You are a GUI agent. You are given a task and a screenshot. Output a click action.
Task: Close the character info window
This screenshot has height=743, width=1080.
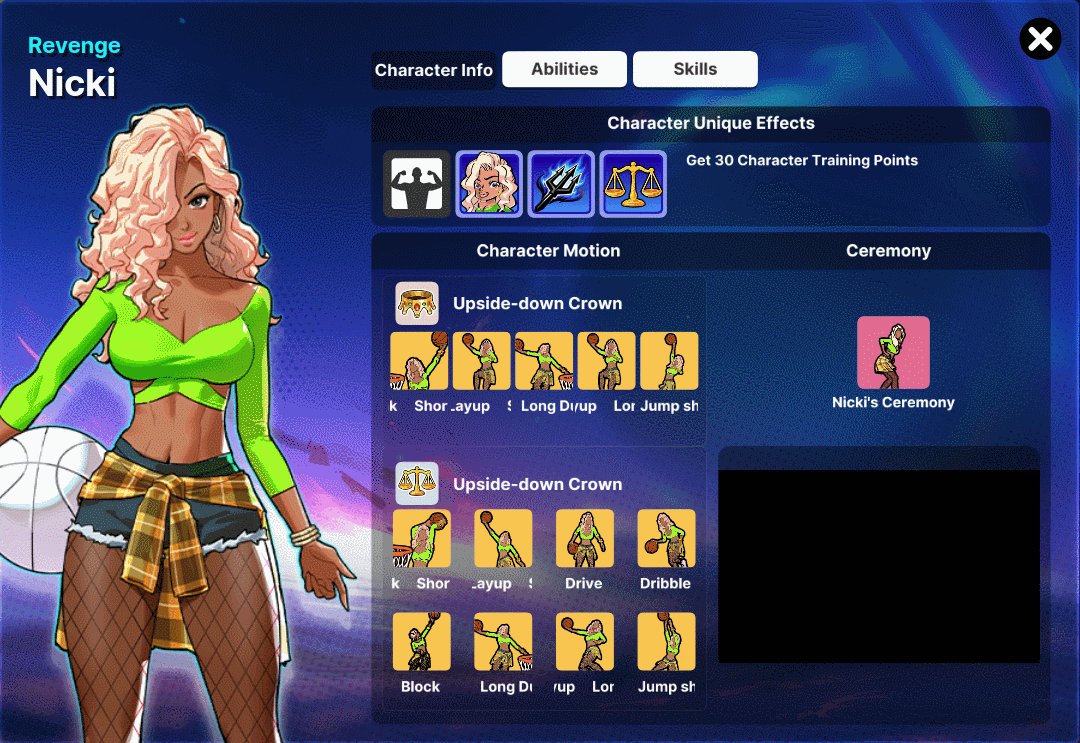tap(1040, 39)
